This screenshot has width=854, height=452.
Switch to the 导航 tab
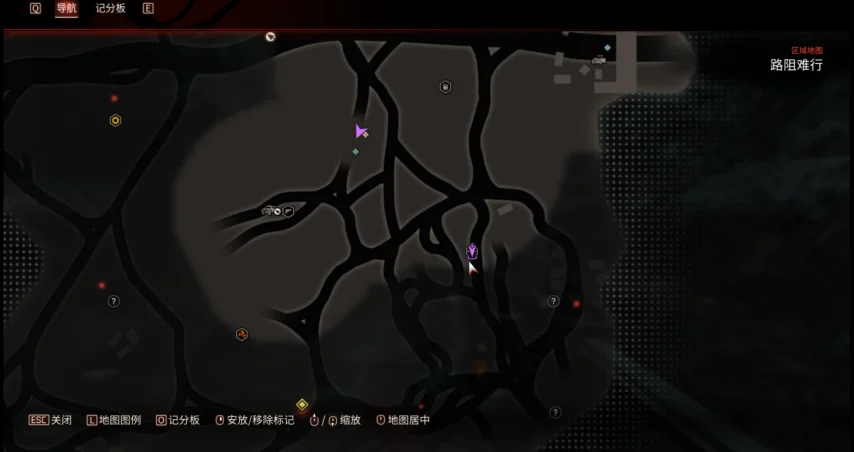[66, 9]
